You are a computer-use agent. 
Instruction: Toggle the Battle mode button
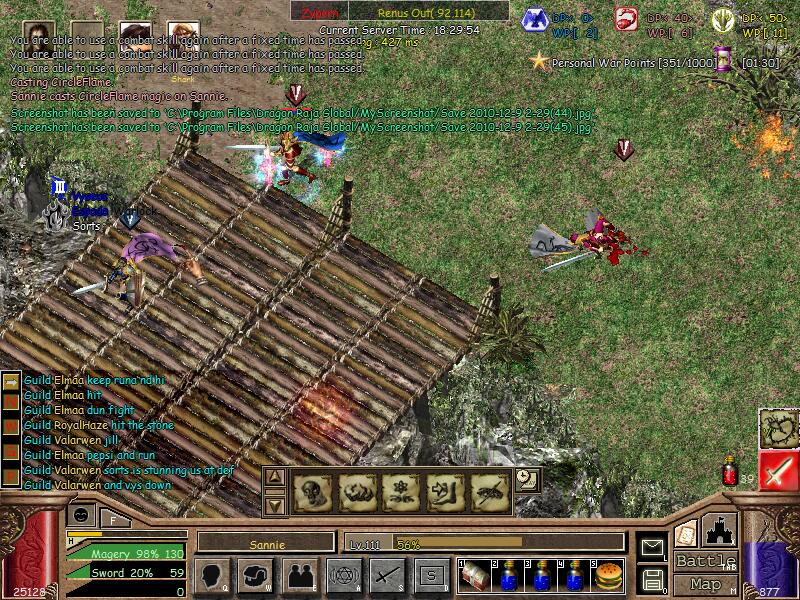coord(706,561)
